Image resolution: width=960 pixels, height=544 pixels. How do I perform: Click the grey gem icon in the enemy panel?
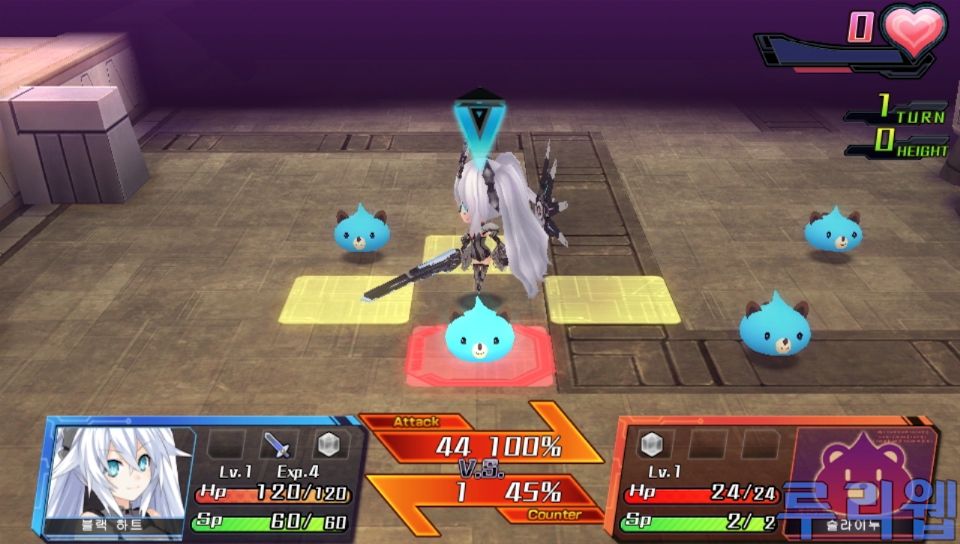click(654, 445)
